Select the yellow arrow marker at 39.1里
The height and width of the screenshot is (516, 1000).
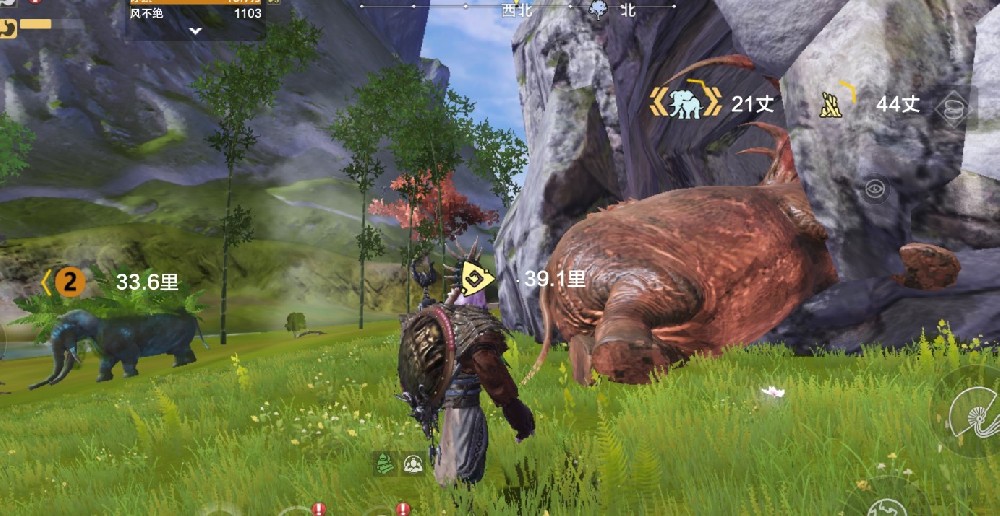[477, 280]
